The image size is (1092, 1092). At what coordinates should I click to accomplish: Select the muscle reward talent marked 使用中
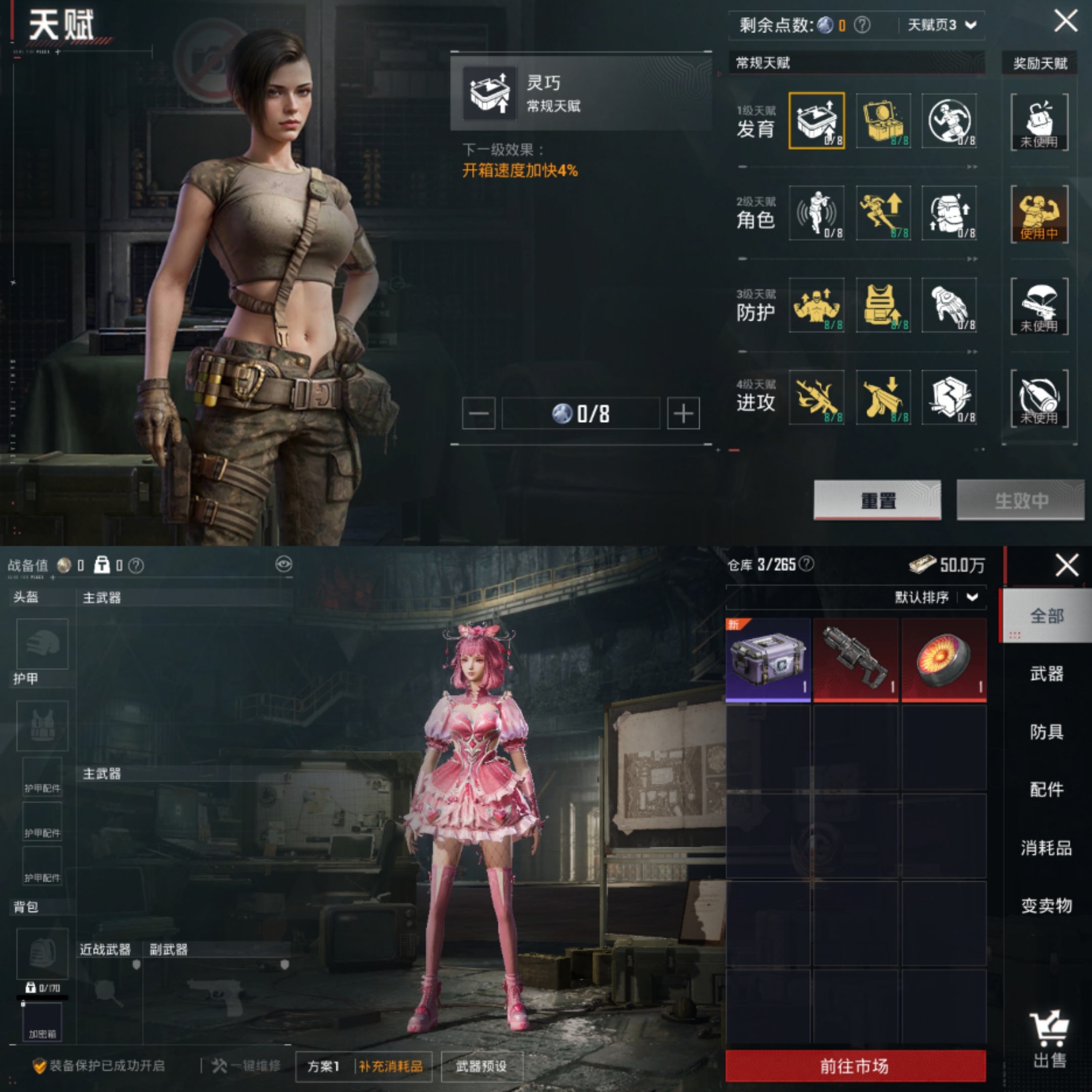point(1039,214)
